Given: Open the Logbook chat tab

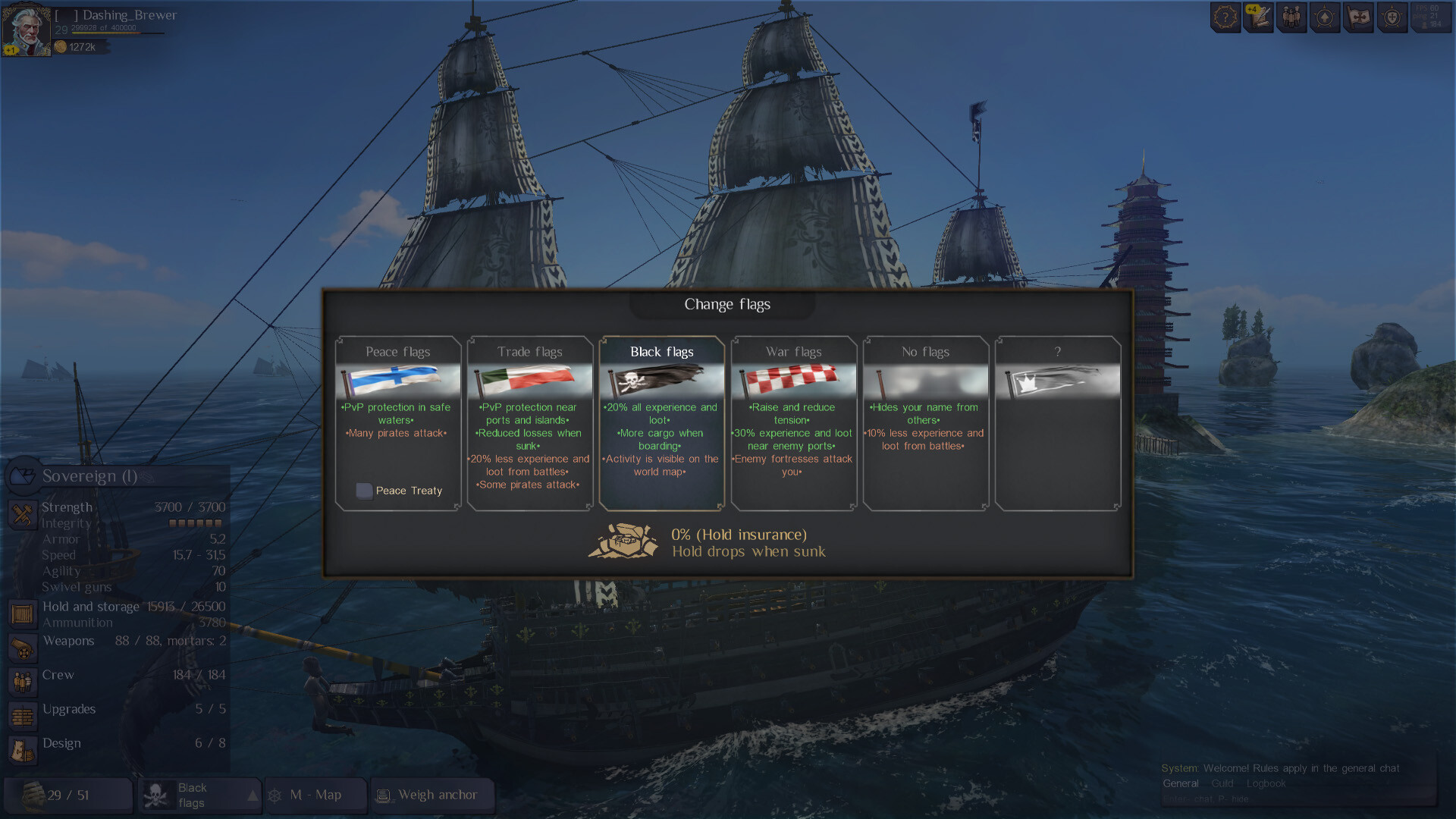Looking at the screenshot, I should pos(1266,783).
